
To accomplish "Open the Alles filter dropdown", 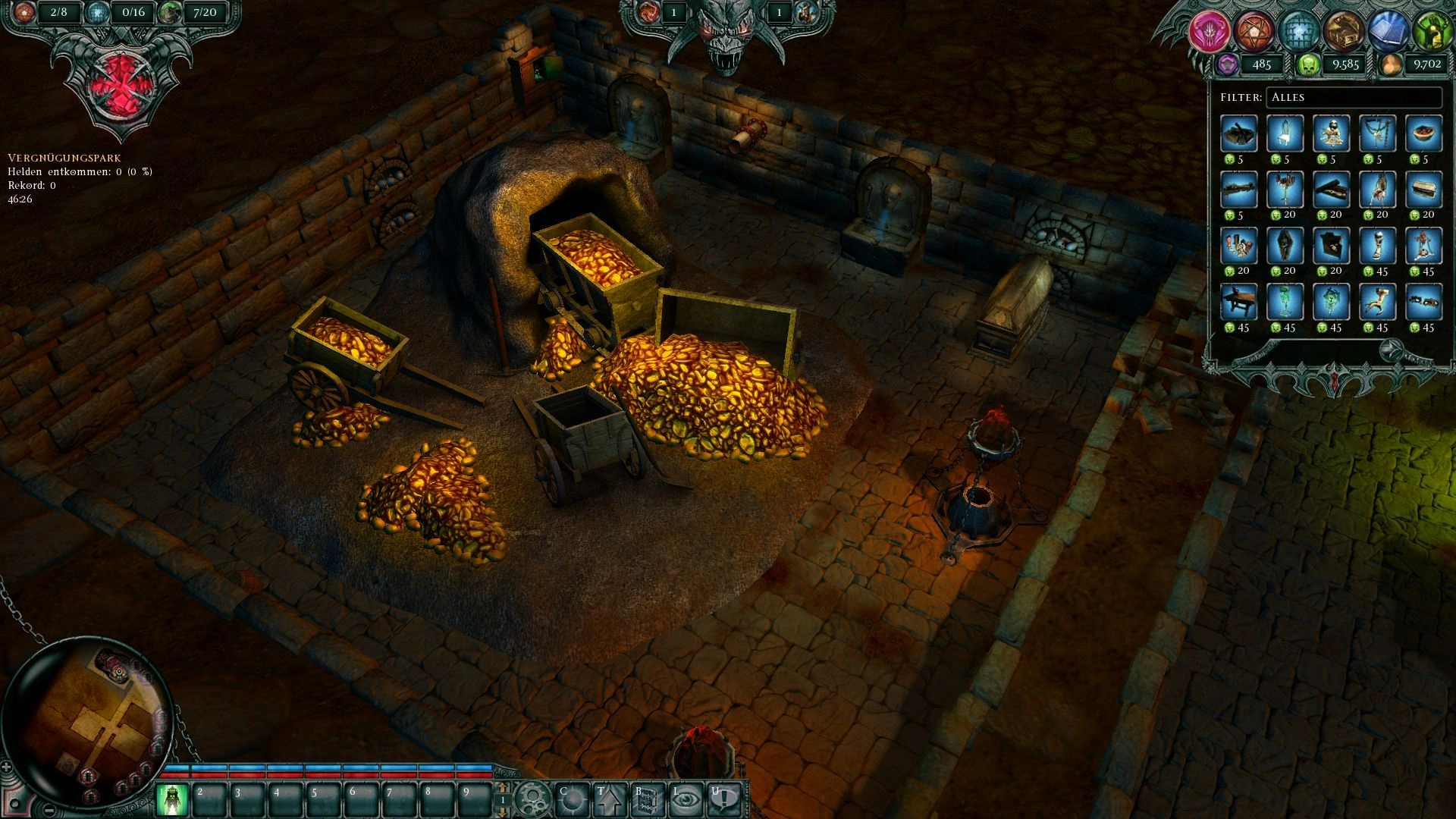I will coord(1353,98).
